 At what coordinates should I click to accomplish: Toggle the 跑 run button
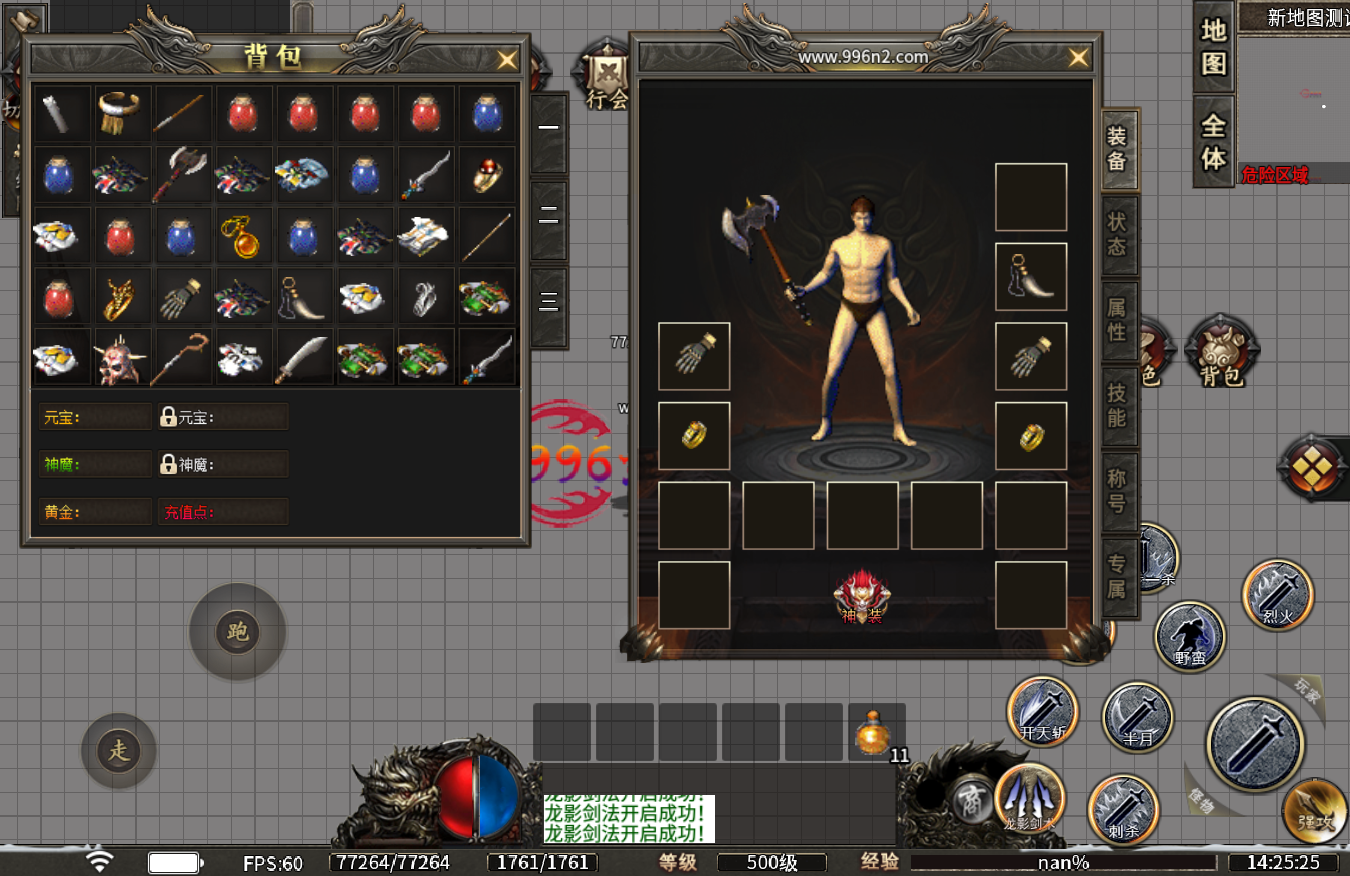pyautogui.click(x=238, y=632)
